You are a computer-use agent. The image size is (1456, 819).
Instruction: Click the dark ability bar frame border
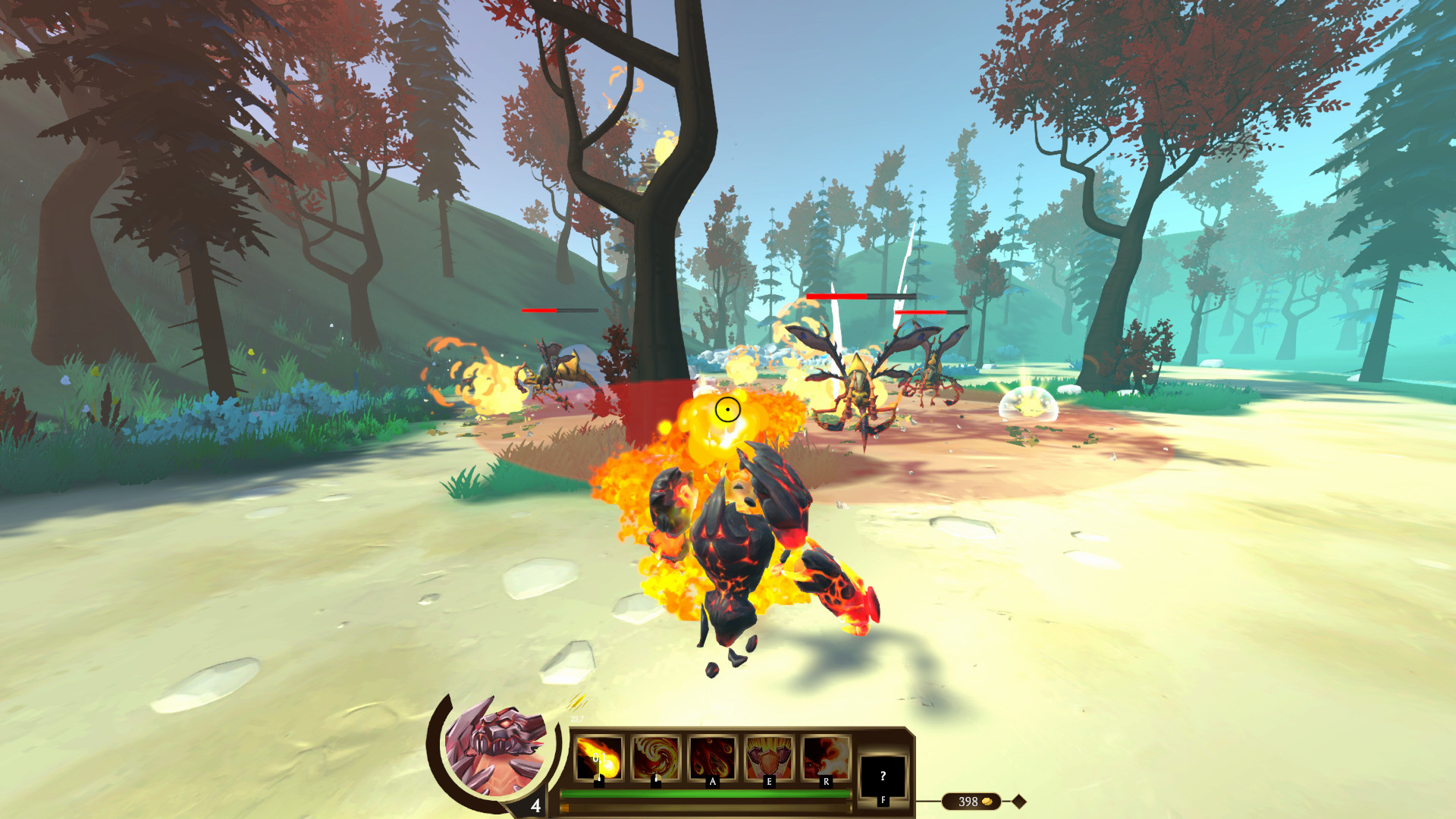[x=739, y=729]
